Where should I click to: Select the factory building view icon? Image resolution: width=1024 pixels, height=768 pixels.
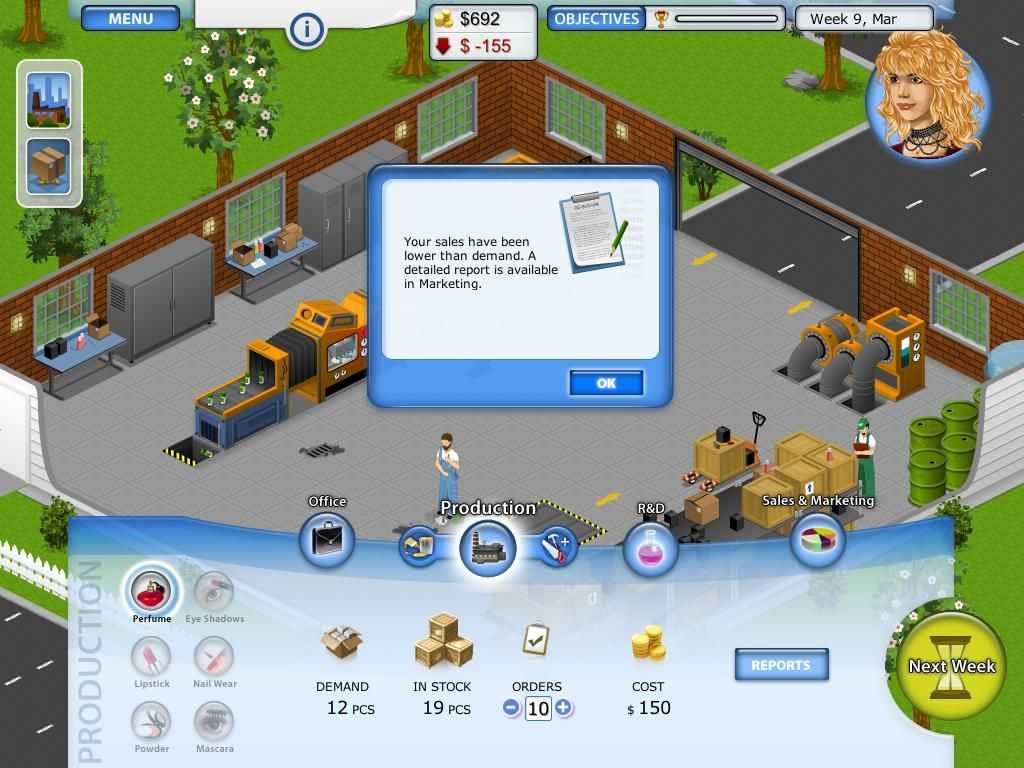(49, 100)
